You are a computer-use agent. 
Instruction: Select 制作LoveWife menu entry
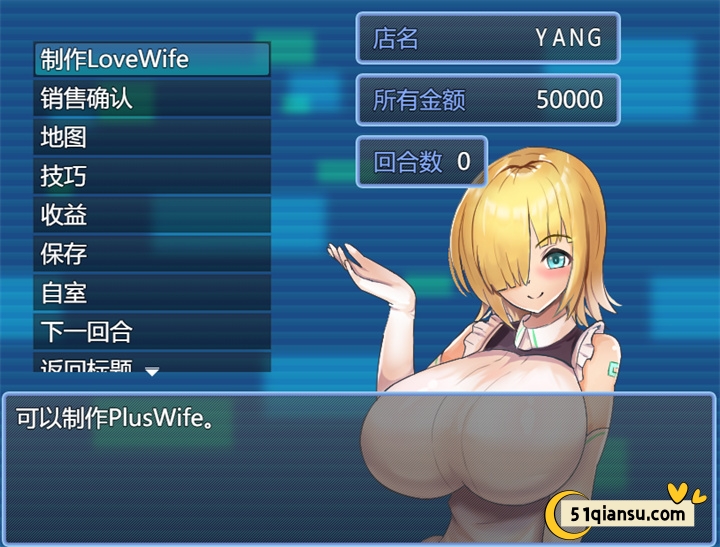coord(152,59)
